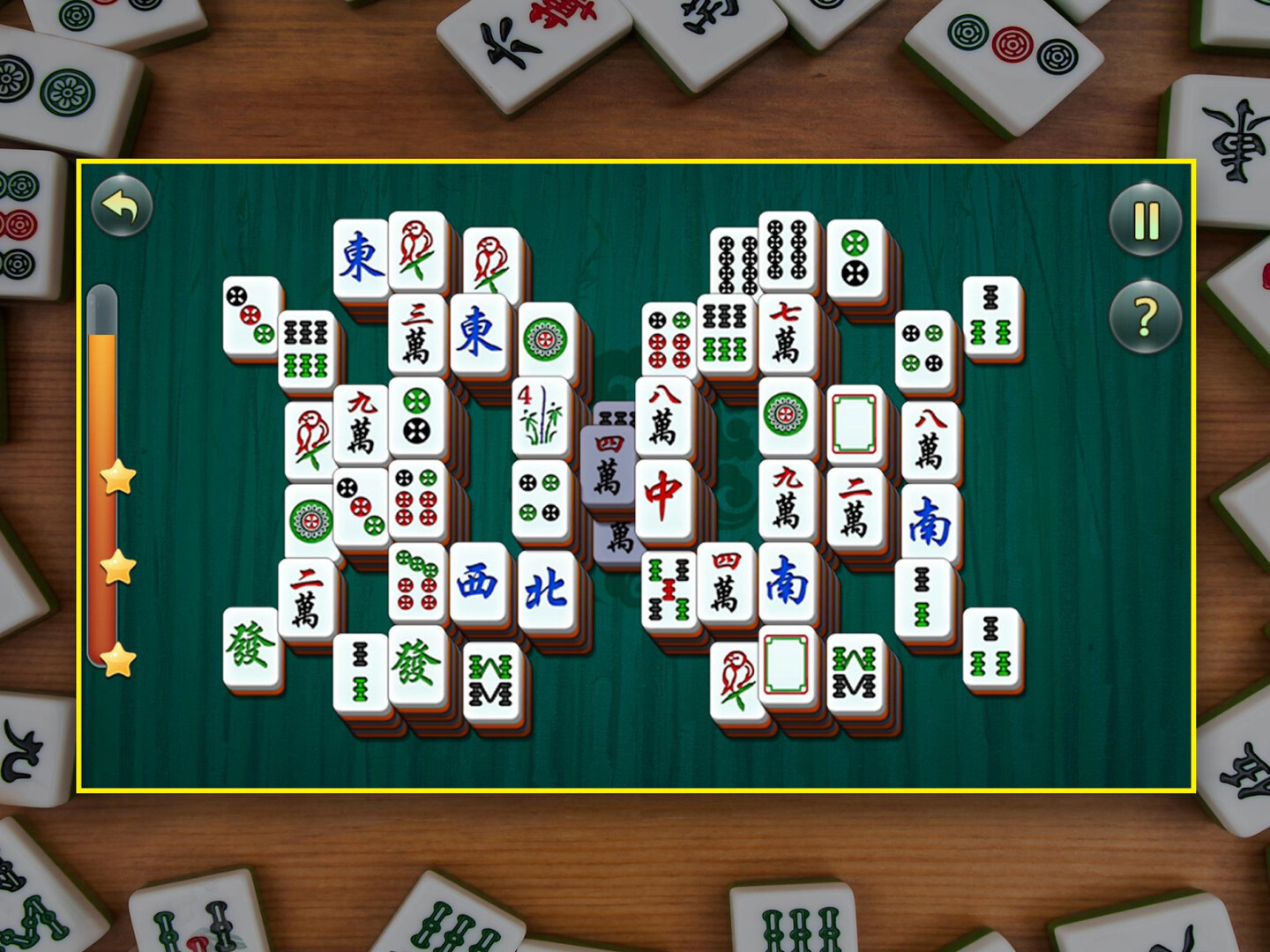Screen dimensions: 1270x952
Task: Select the blue West wind tile
Action: (478, 583)
